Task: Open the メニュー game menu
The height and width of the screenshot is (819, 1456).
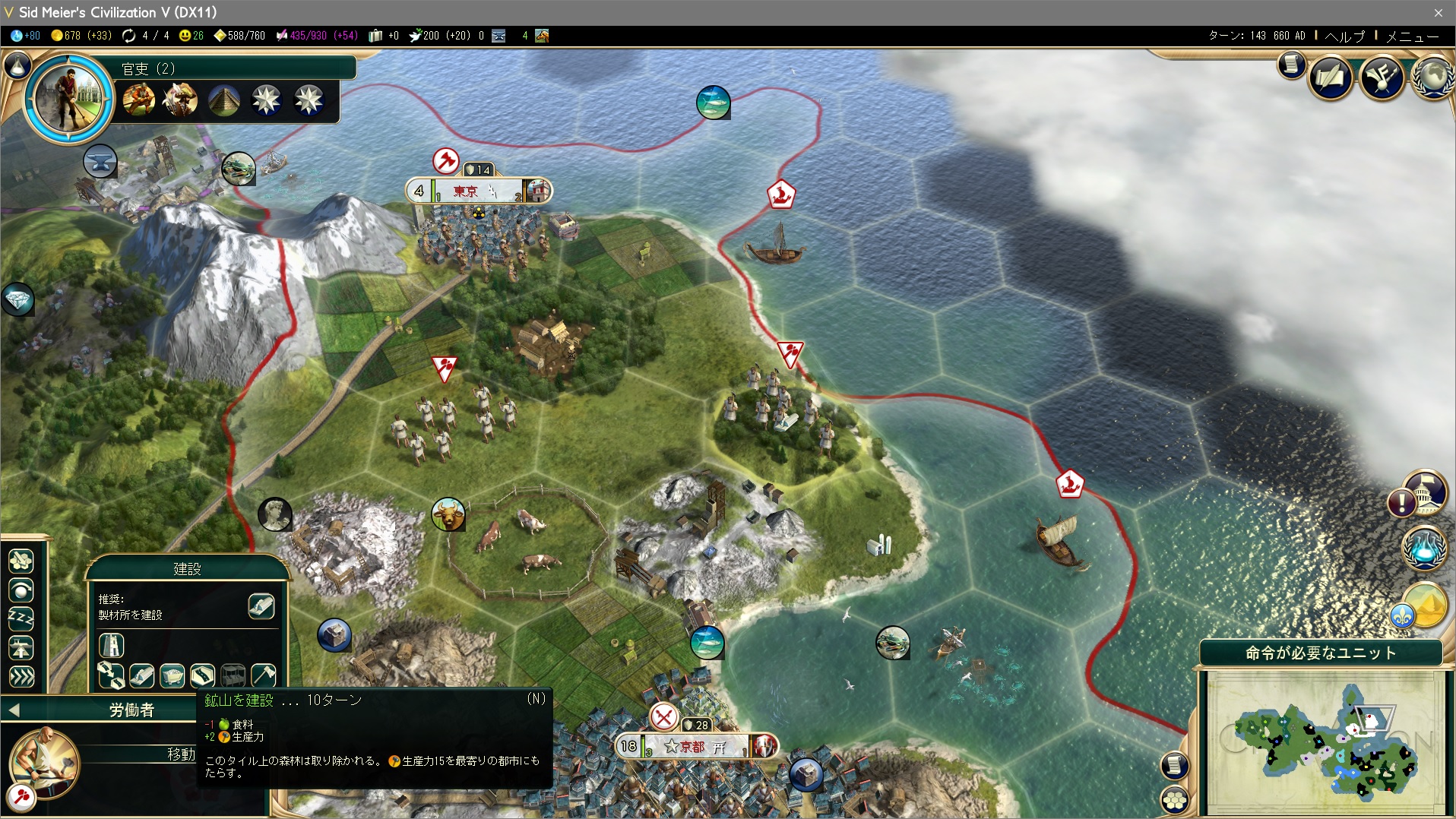Action: pyautogui.click(x=1412, y=36)
